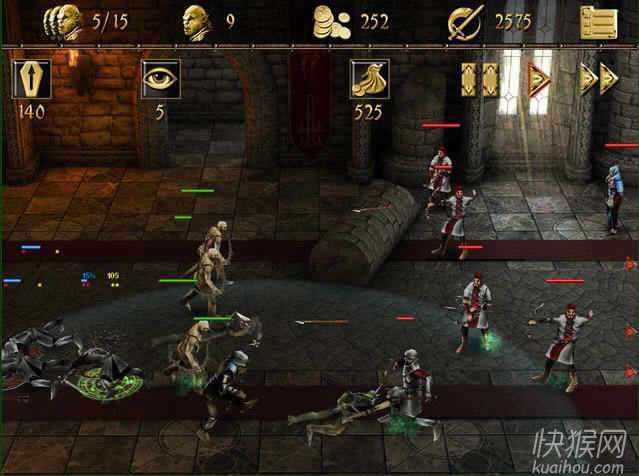Open the menu list icon

pos(598,21)
